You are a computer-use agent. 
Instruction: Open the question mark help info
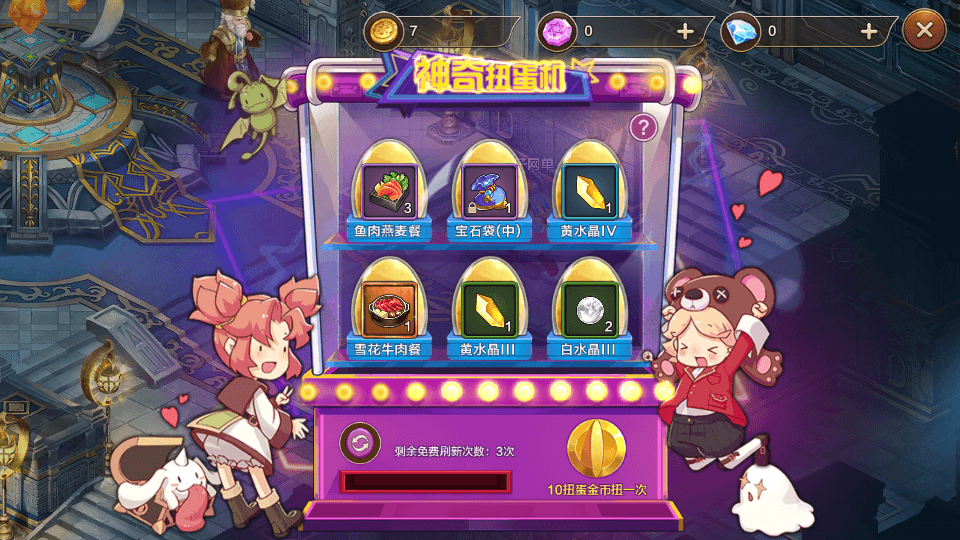click(645, 127)
